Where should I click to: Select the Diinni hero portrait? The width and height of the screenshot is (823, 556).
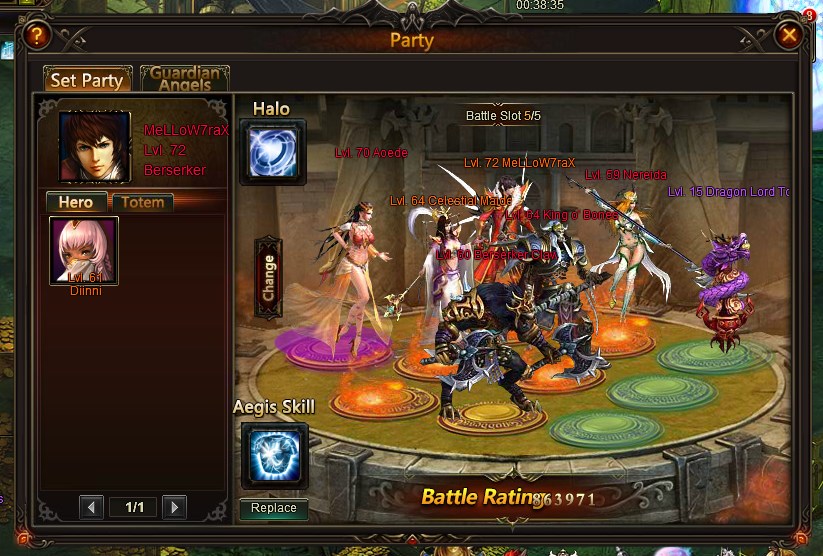click(84, 251)
